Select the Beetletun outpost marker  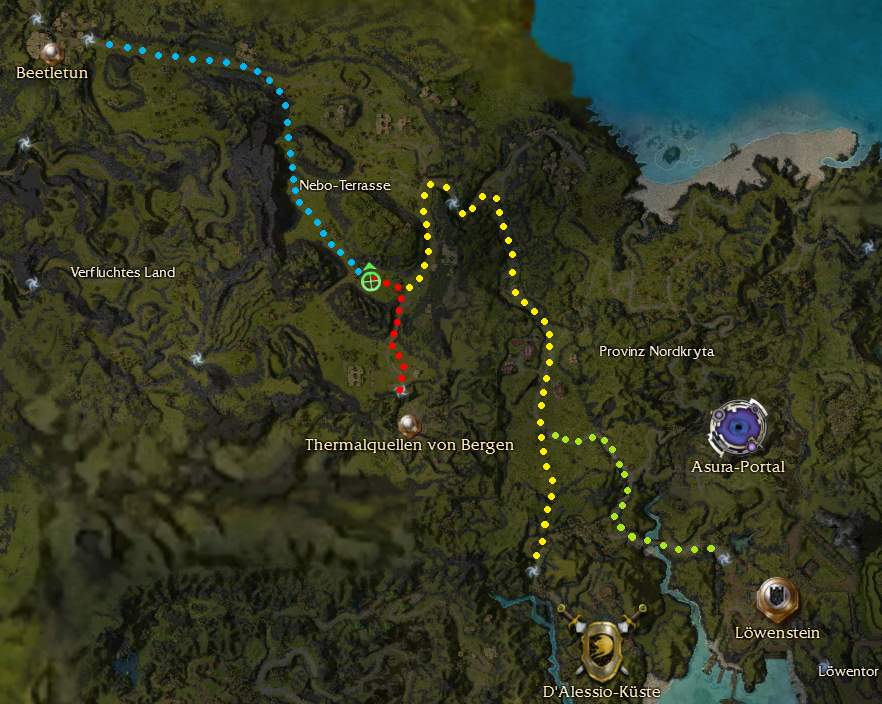point(51,49)
